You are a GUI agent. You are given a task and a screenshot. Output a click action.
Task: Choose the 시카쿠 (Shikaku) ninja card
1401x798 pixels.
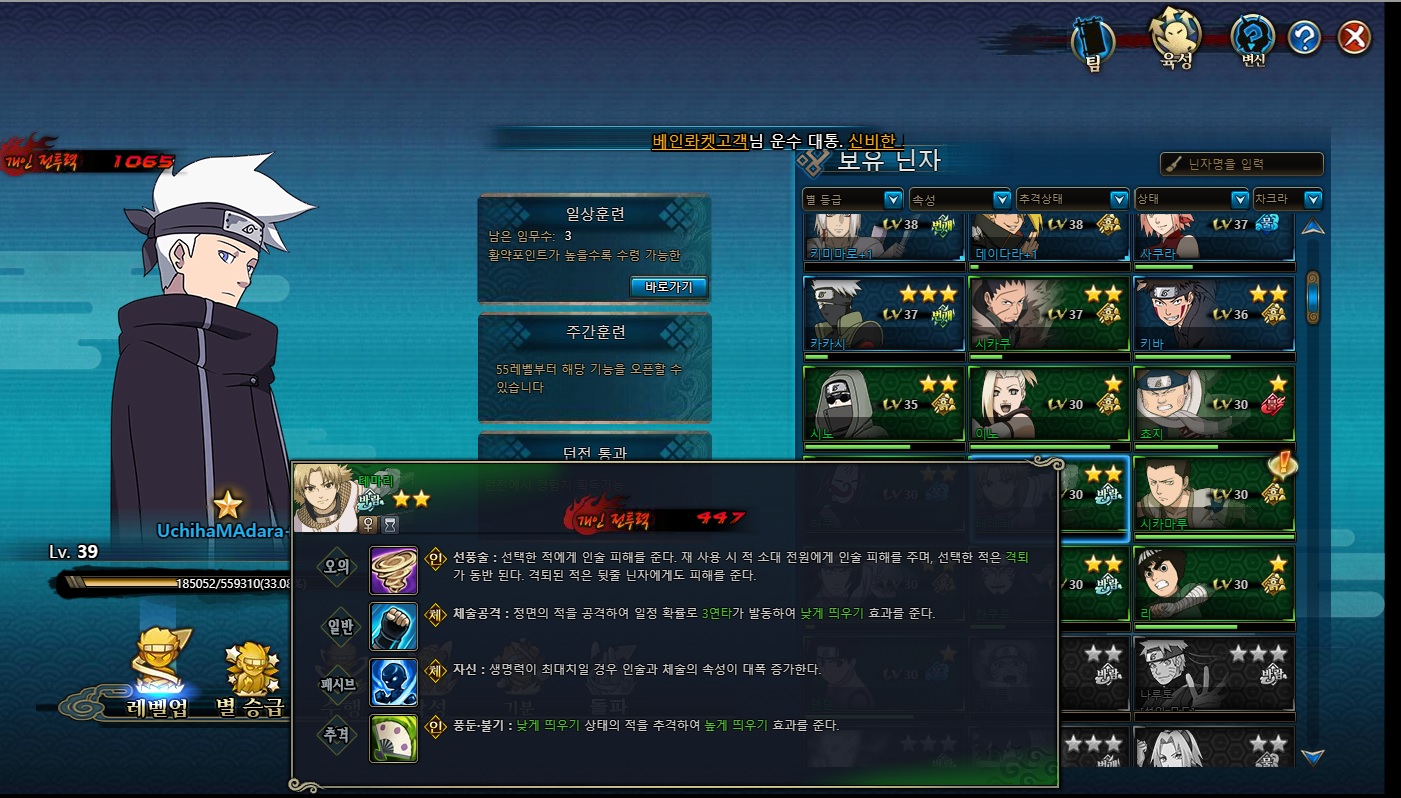(x=1048, y=315)
